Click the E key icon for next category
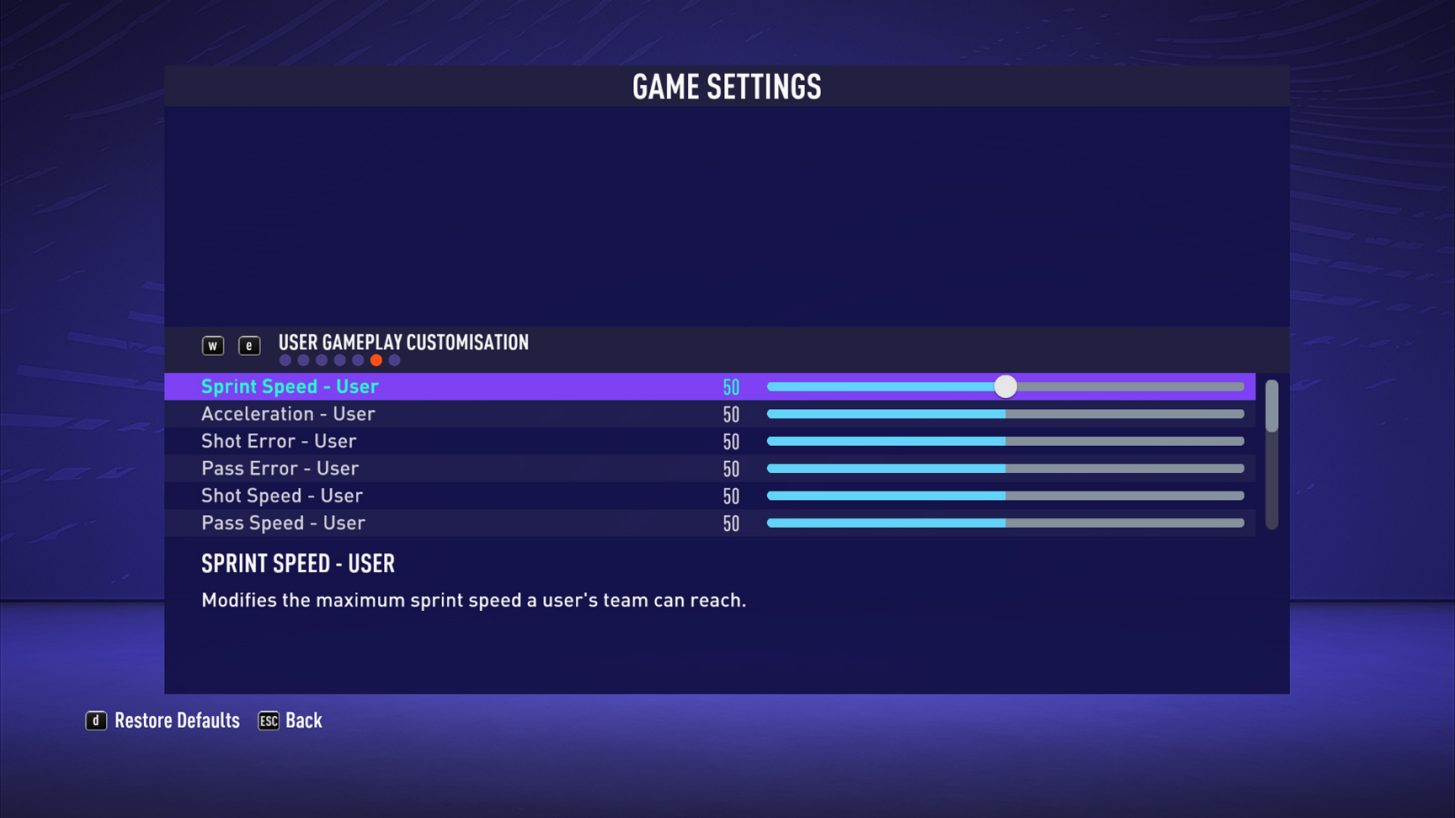The image size is (1455, 818). click(x=248, y=344)
